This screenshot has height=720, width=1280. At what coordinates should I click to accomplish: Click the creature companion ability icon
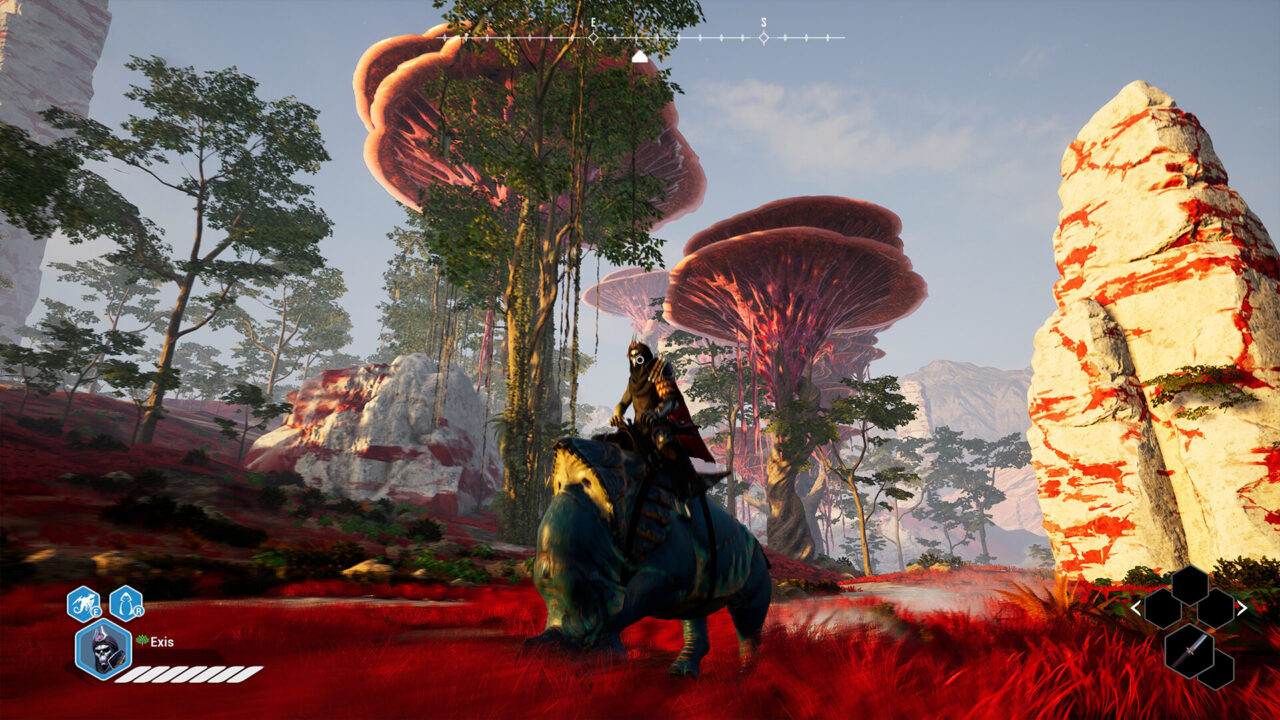point(125,603)
